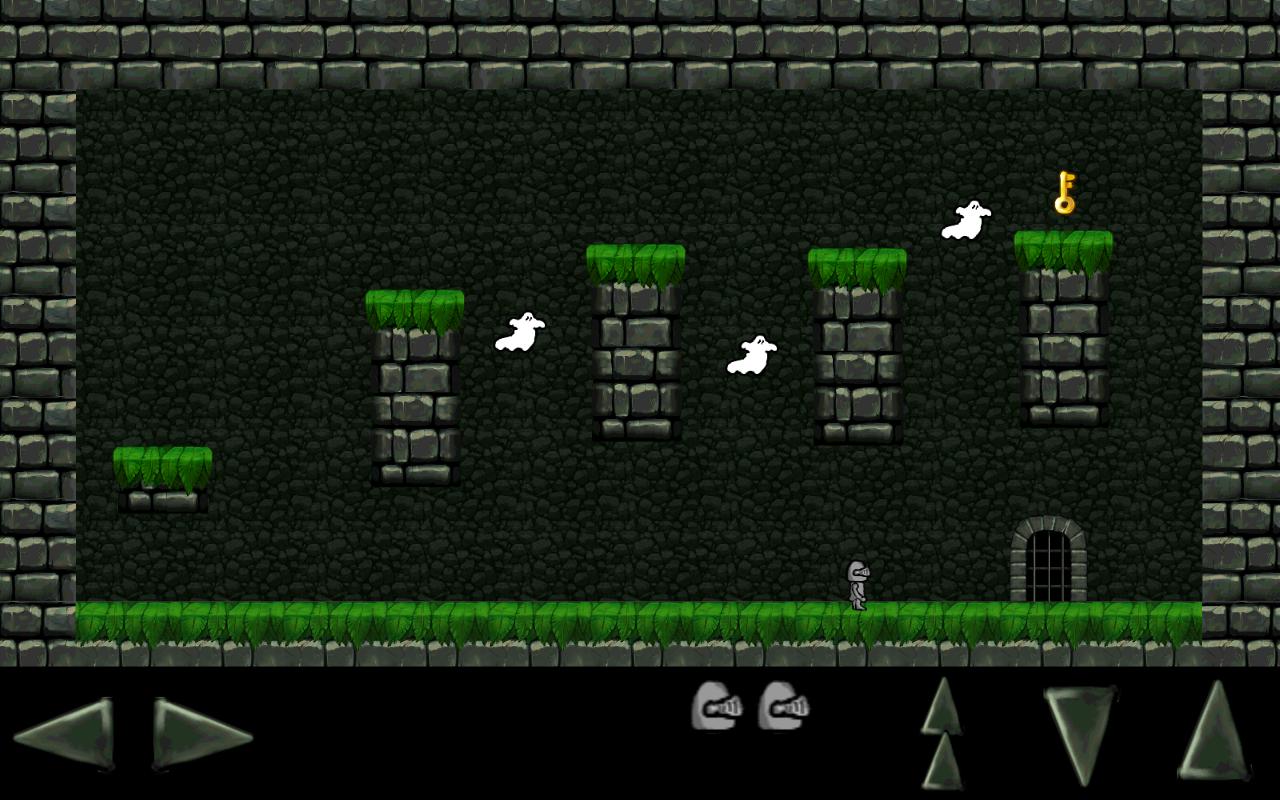This screenshot has height=800, width=1280.
Task: Click the golden key pickup
Action: 1063,196
